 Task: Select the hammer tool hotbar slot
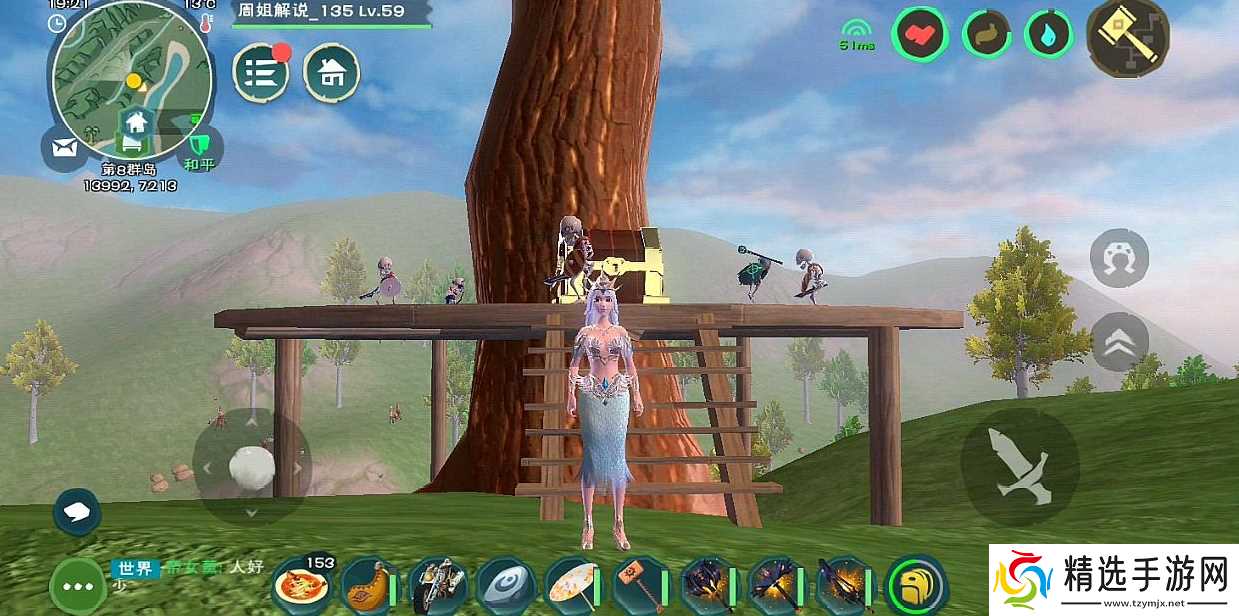pyautogui.click(x=638, y=585)
